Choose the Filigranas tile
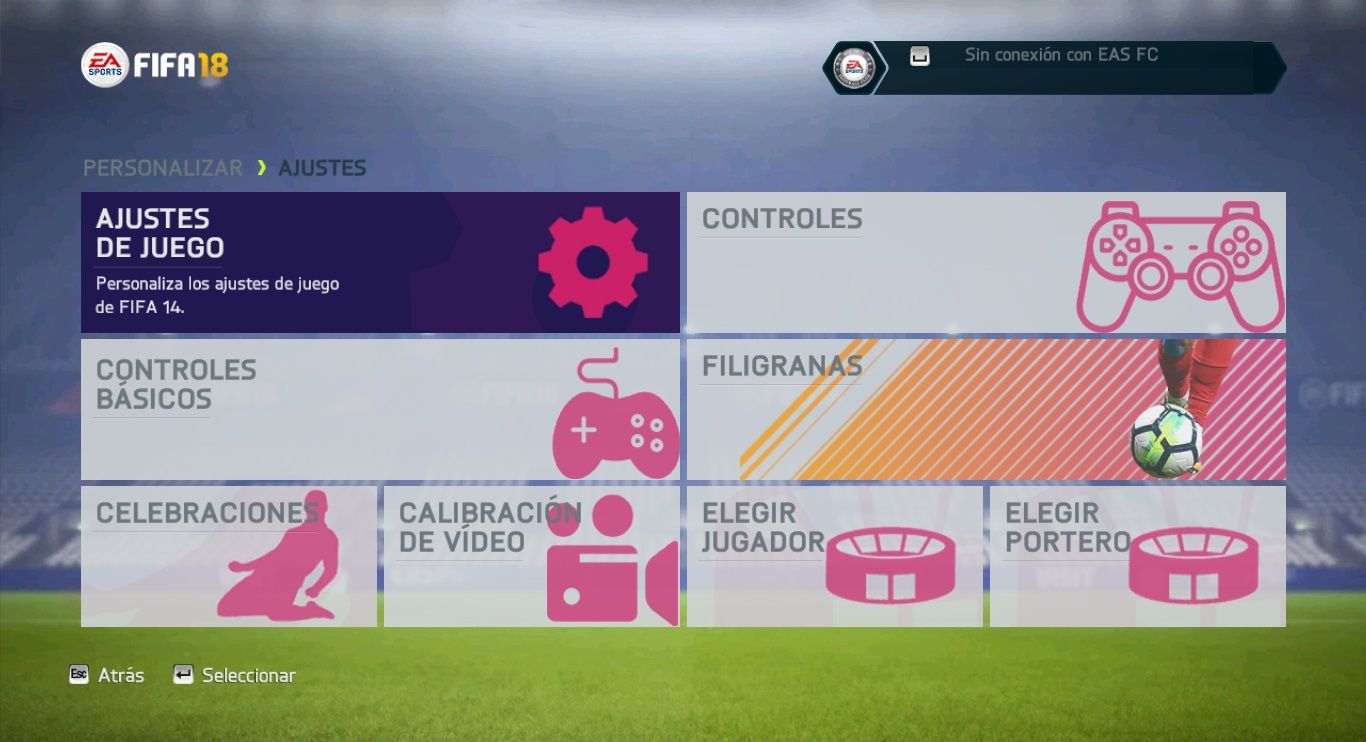 pyautogui.click(x=985, y=409)
